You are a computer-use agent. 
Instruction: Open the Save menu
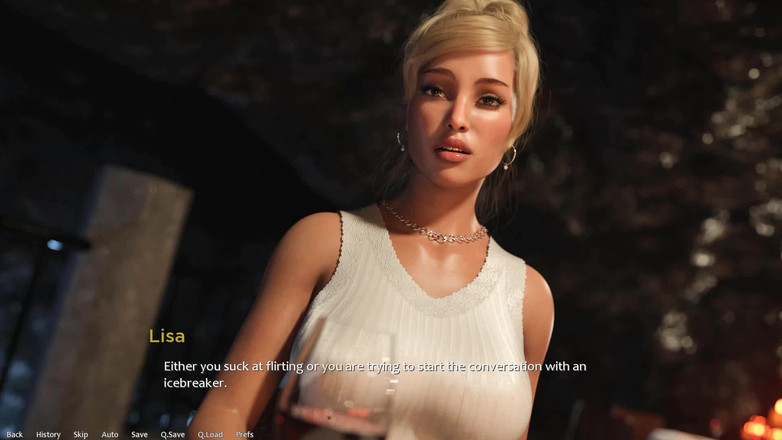[139, 434]
